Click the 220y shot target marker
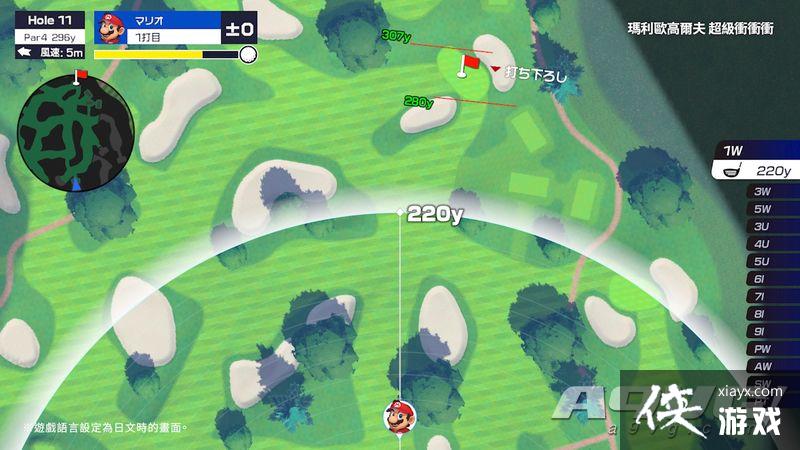Viewport: 800px width, 450px height. pos(400,213)
